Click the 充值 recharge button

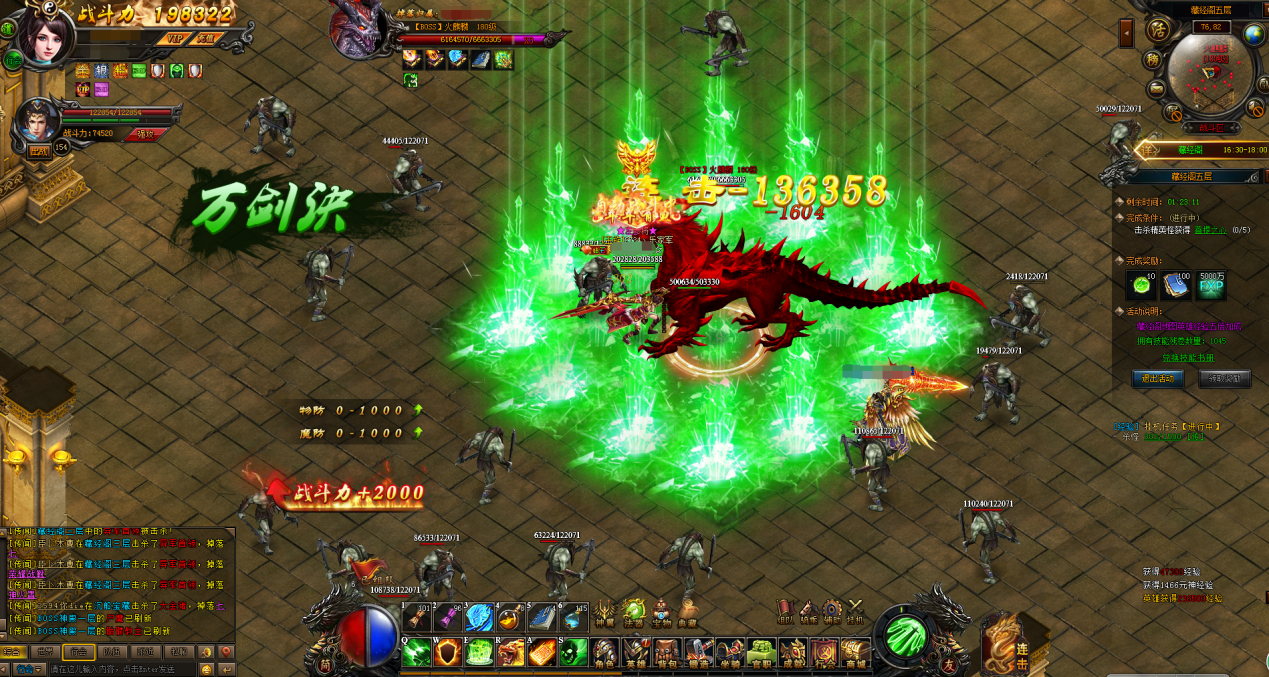206,38
